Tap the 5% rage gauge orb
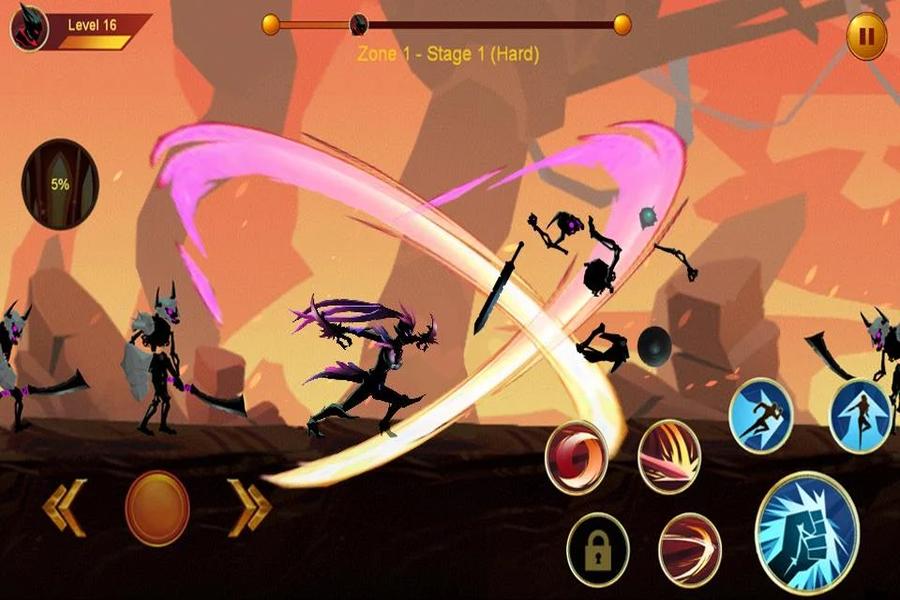The image size is (900, 600). 61,184
